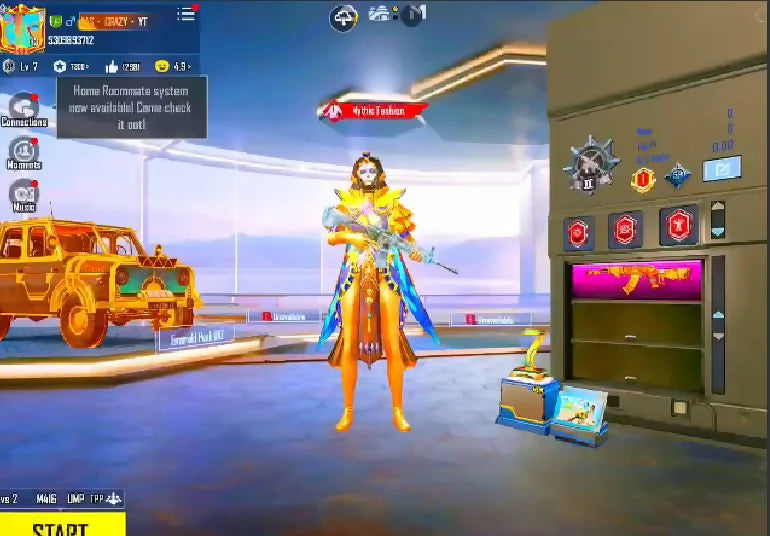This screenshot has width=770, height=536.
Task: View the smiley face rating of 4.9
Action: [172, 67]
